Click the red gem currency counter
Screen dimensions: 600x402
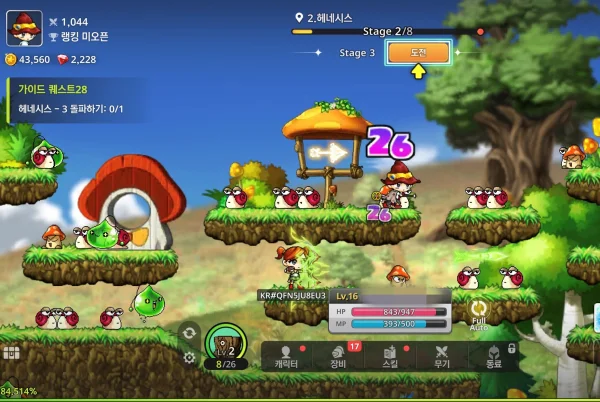pos(76,60)
